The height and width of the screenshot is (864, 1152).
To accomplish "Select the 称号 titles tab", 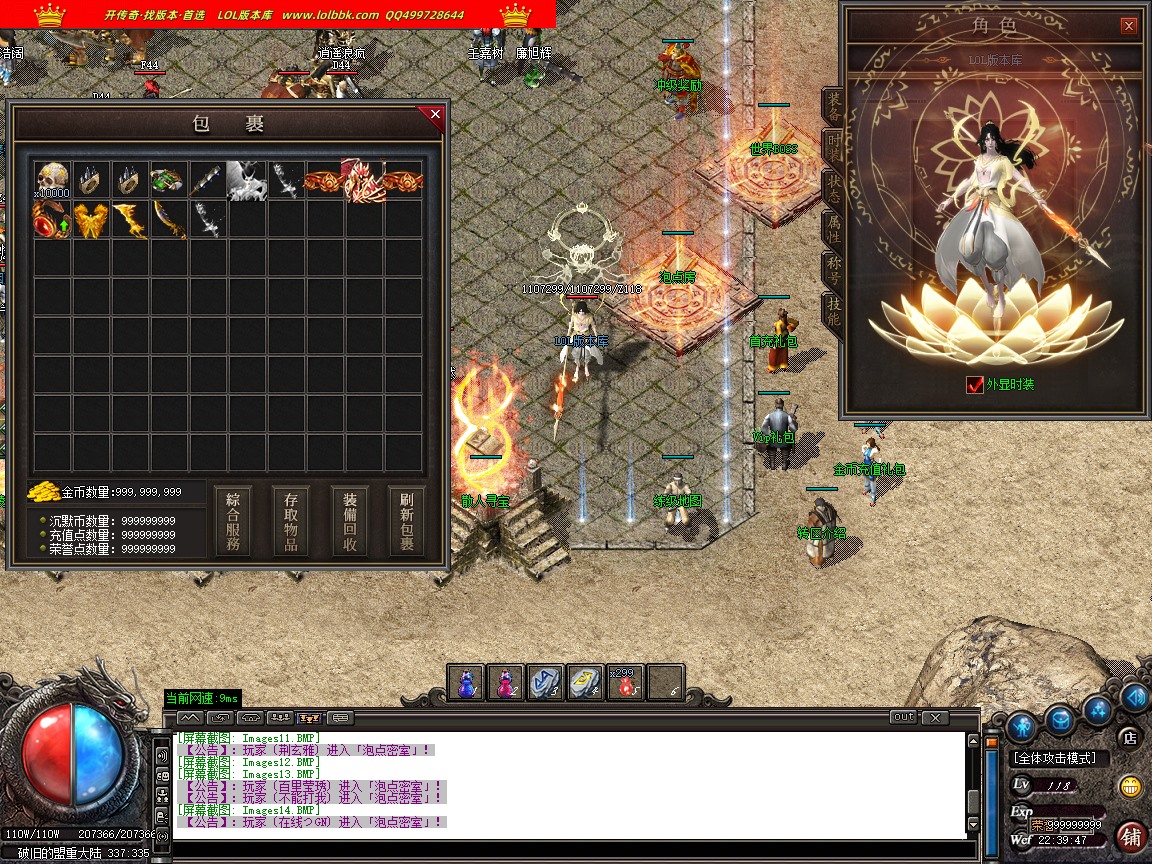I will click(x=832, y=271).
